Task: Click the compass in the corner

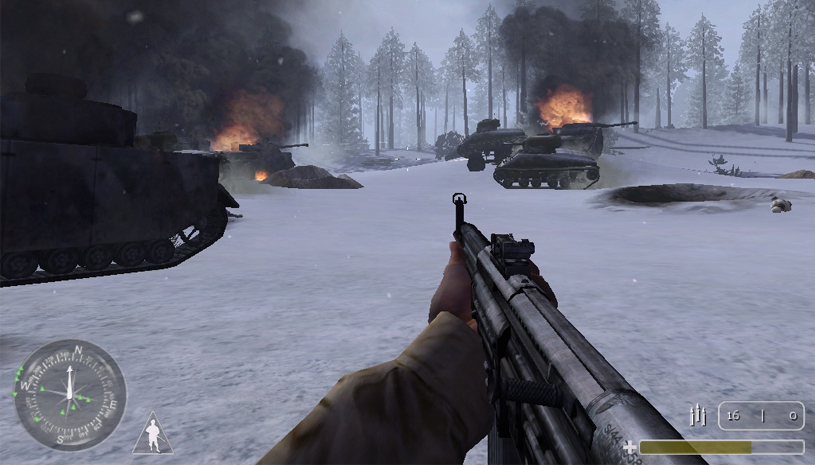Action: (x=69, y=394)
